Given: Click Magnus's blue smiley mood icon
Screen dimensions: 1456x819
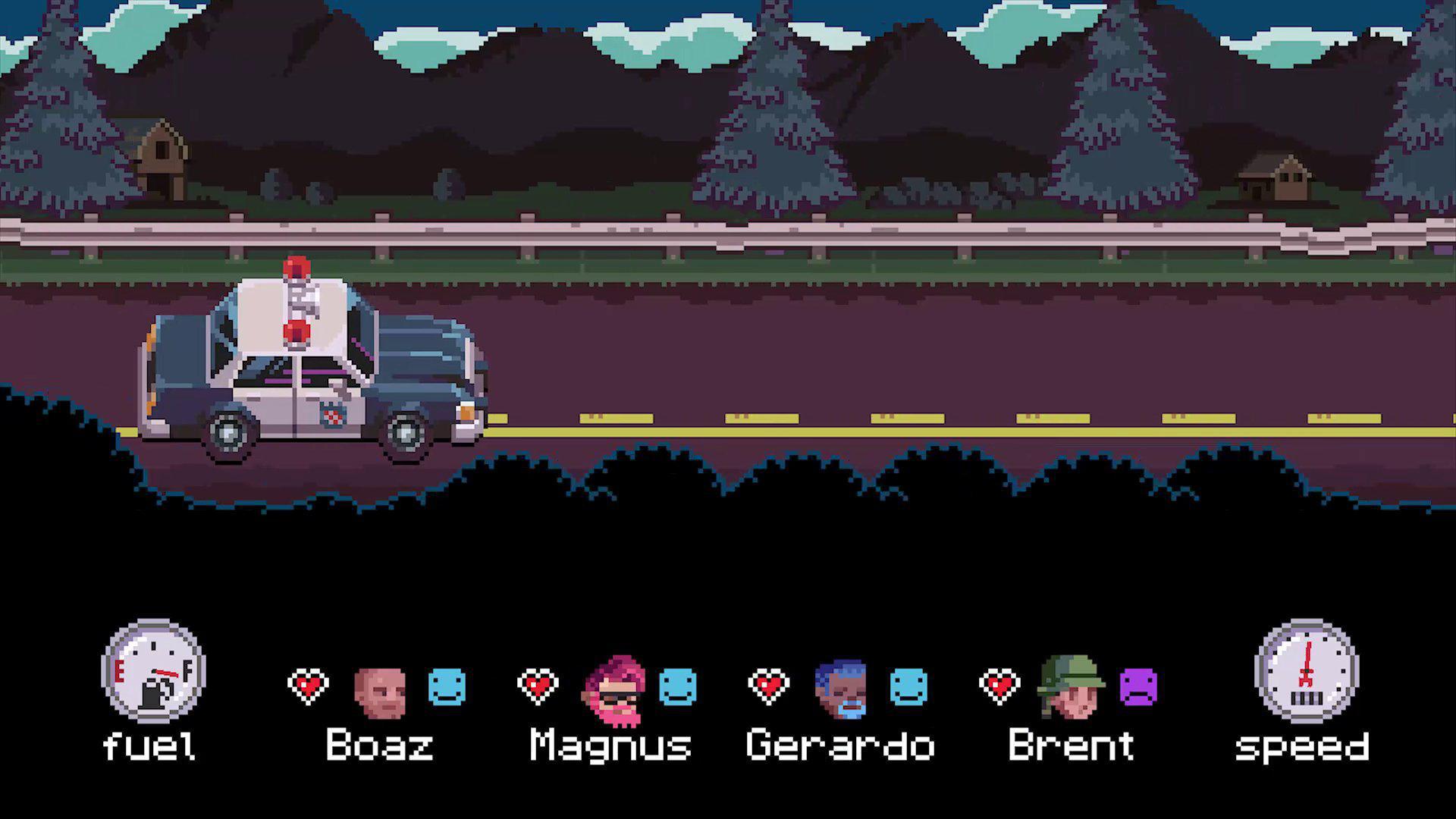Looking at the screenshot, I should (677, 685).
